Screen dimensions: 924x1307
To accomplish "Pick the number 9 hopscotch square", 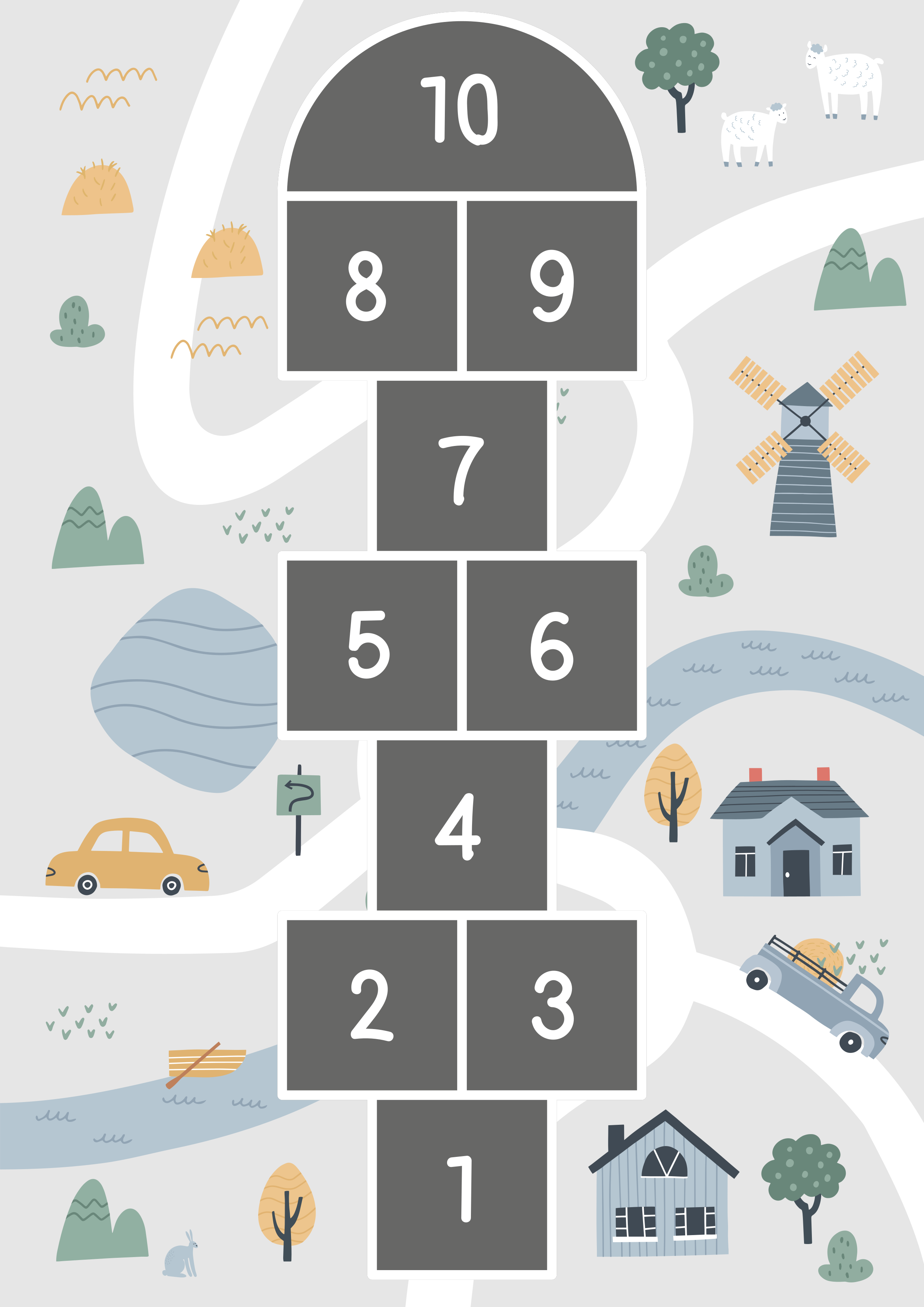I will [552, 286].
